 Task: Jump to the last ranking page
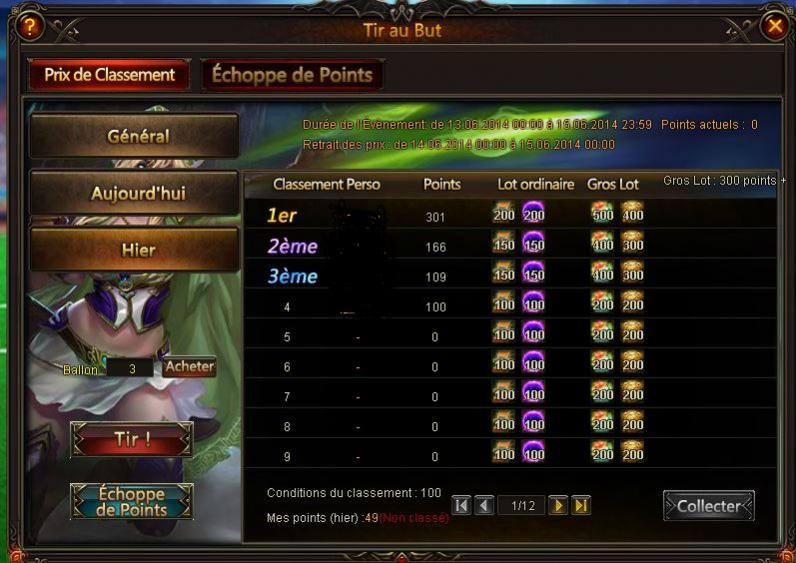coord(581,506)
